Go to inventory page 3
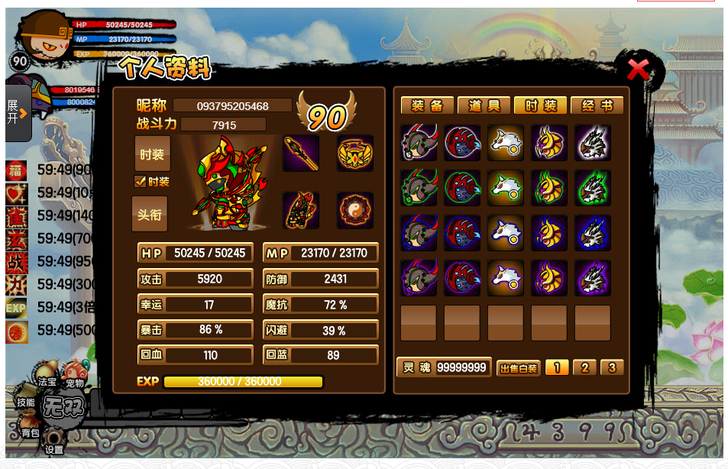 coord(611,368)
